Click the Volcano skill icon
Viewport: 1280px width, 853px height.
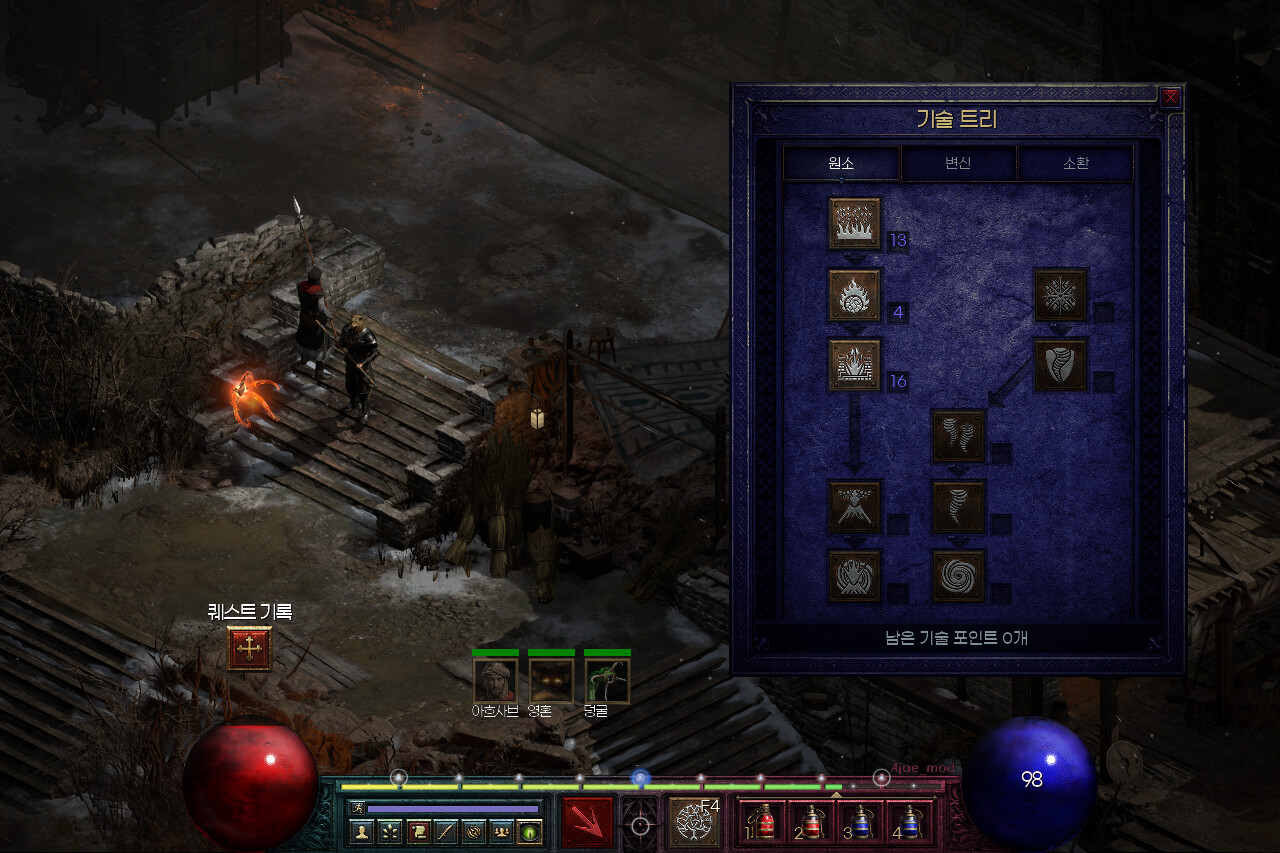pyautogui.click(x=855, y=507)
